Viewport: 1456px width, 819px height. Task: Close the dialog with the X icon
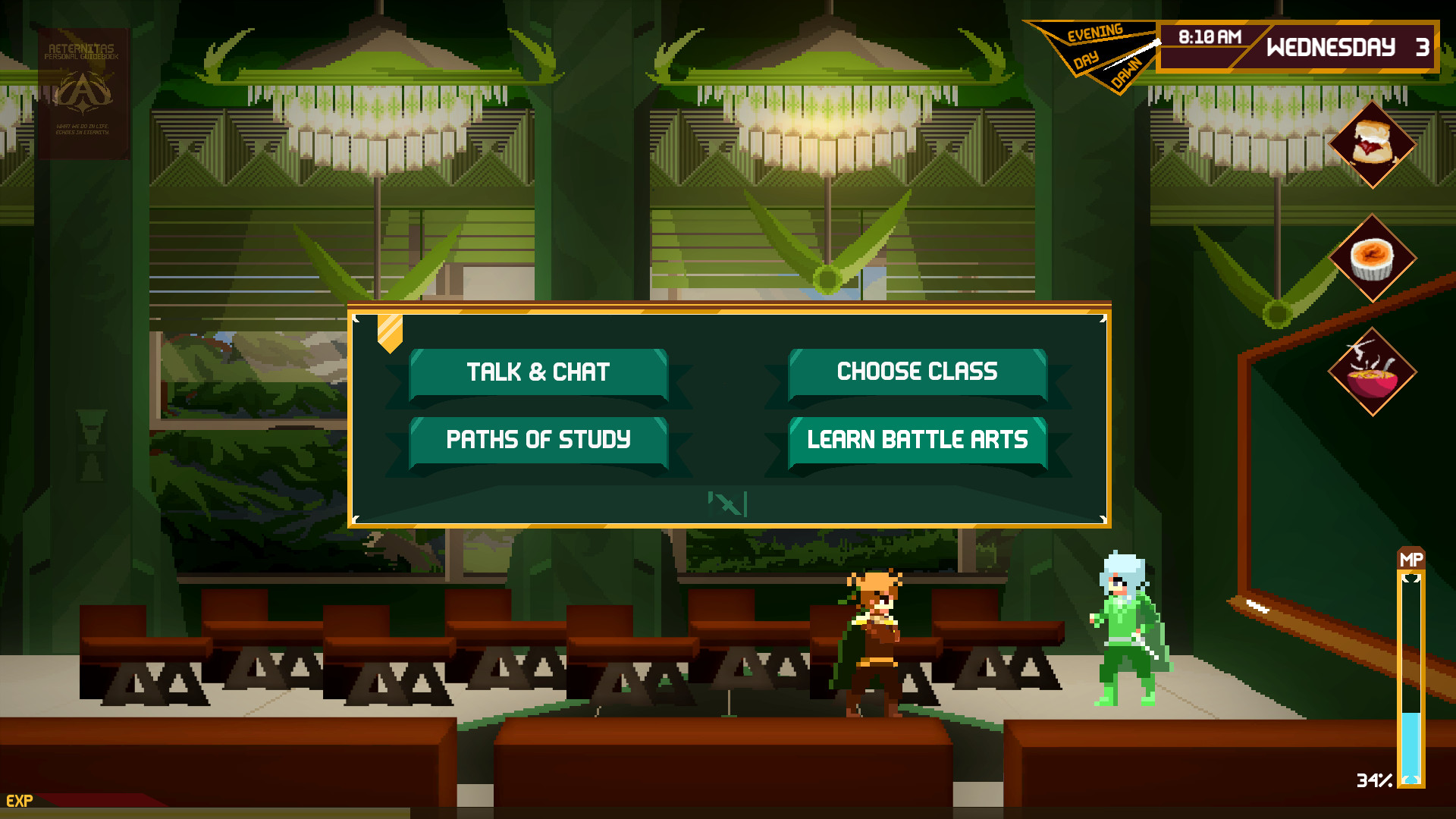point(728,504)
